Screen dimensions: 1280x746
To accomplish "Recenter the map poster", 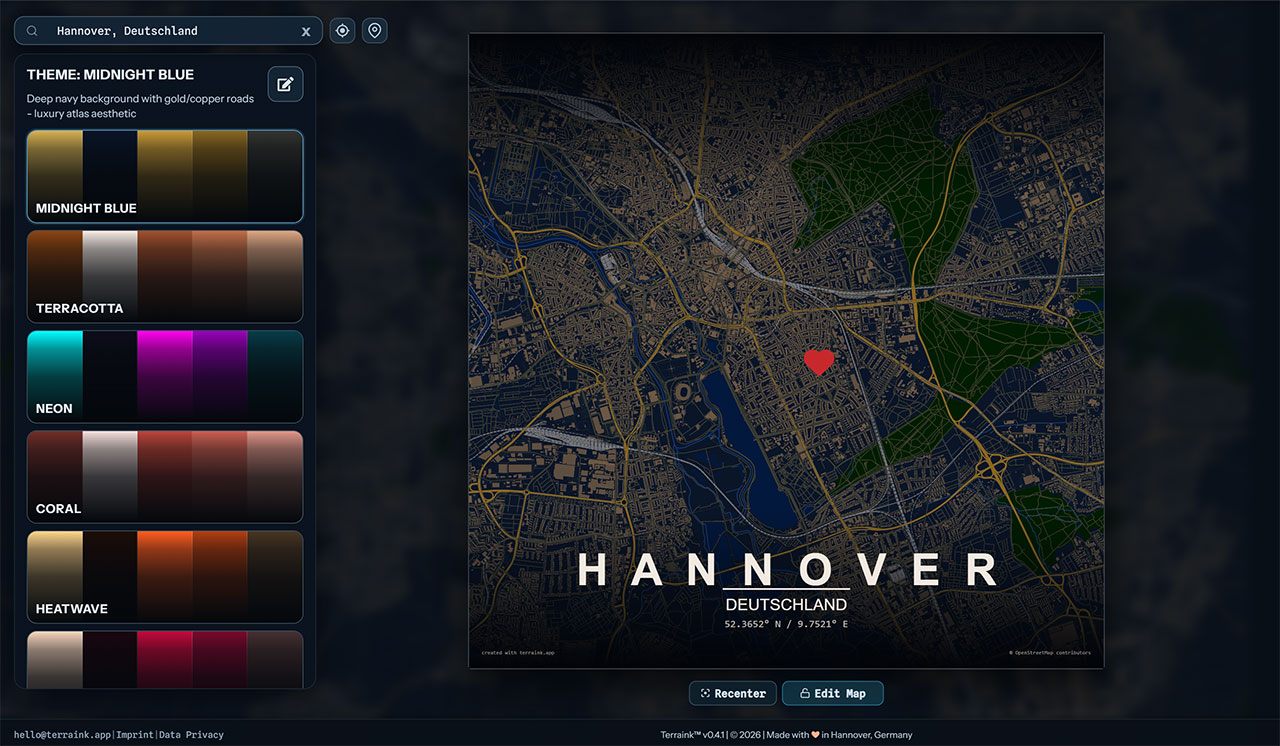I will (733, 693).
